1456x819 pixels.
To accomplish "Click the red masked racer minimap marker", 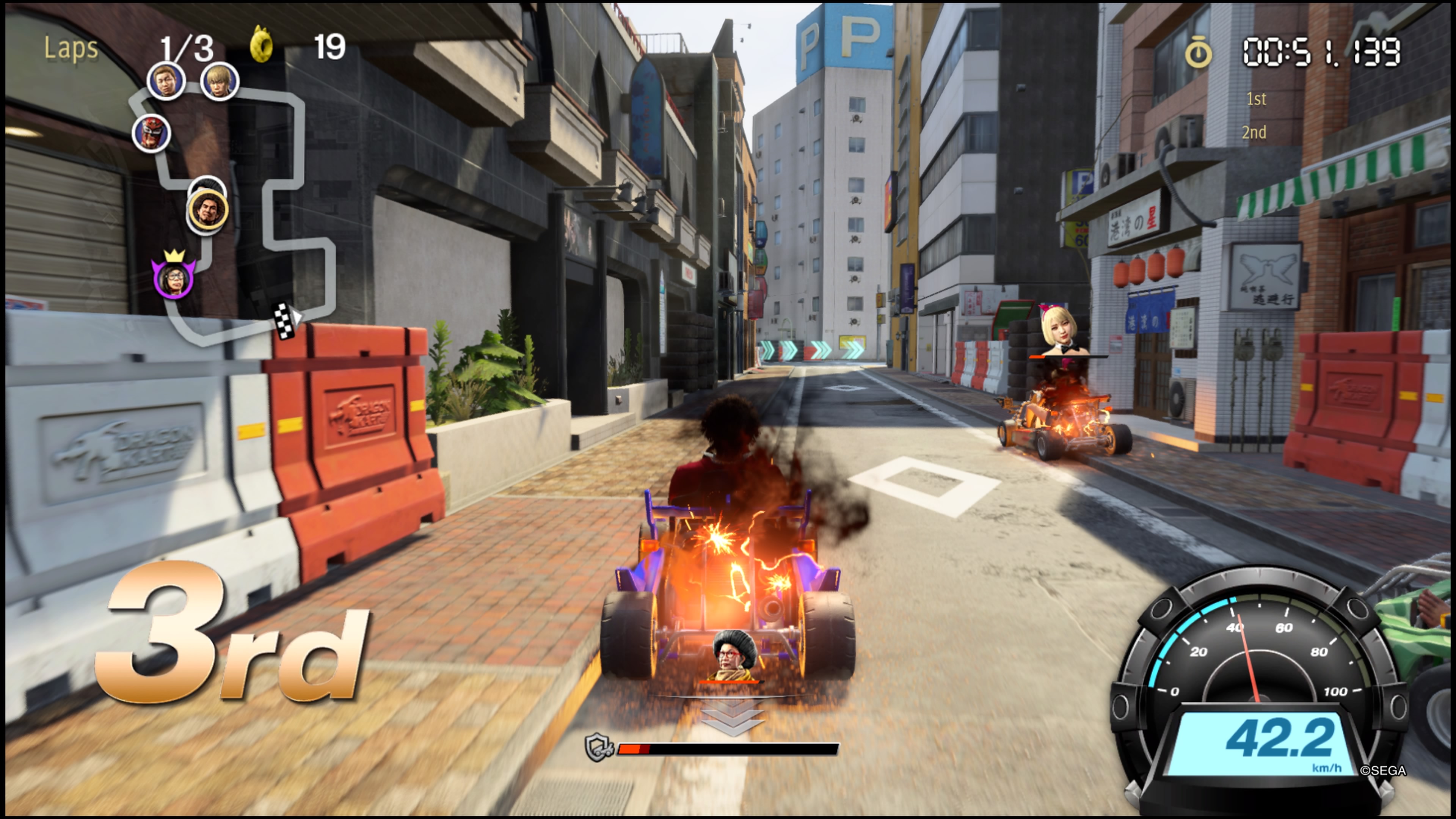I will pyautogui.click(x=152, y=134).
